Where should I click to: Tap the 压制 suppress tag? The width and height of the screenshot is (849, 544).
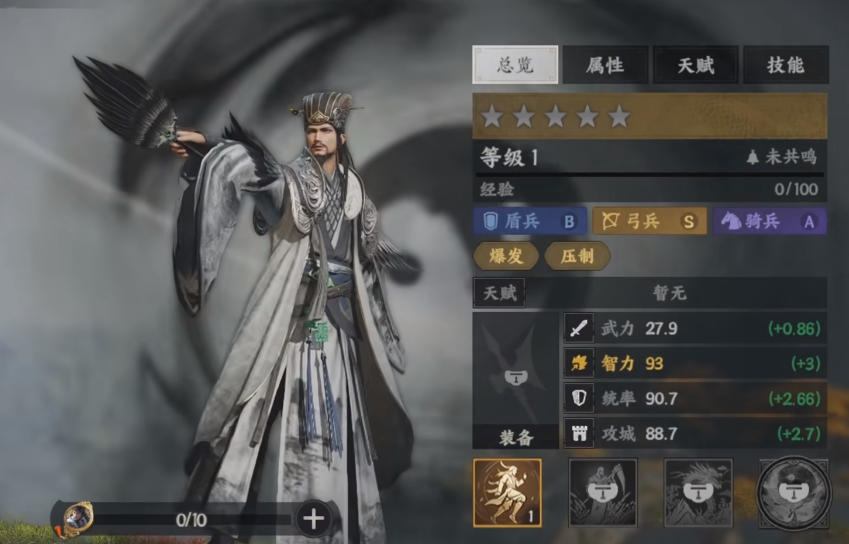(x=577, y=256)
